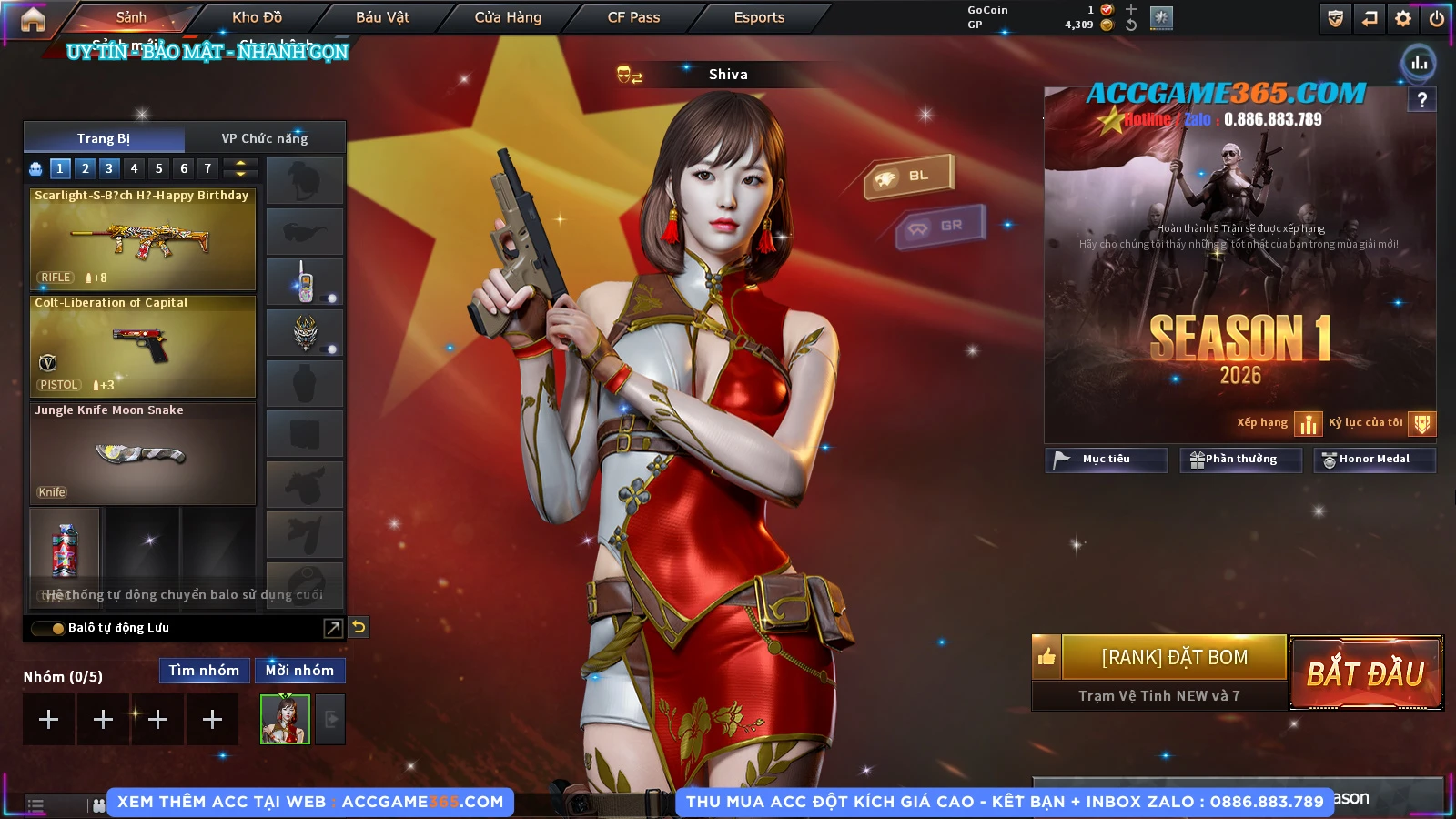Open the CF Pass page

click(x=633, y=17)
